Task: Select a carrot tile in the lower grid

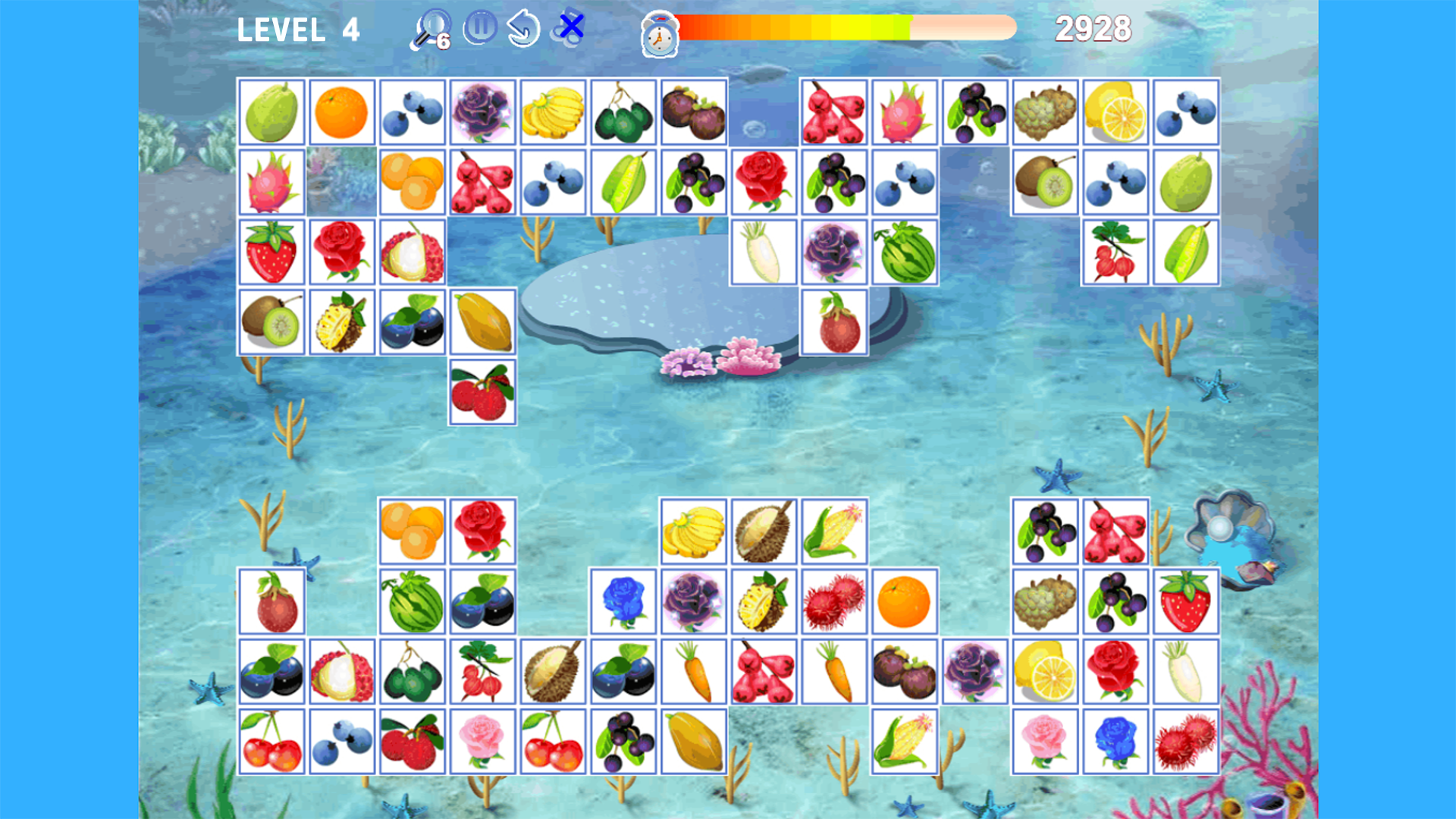Action: point(694,673)
